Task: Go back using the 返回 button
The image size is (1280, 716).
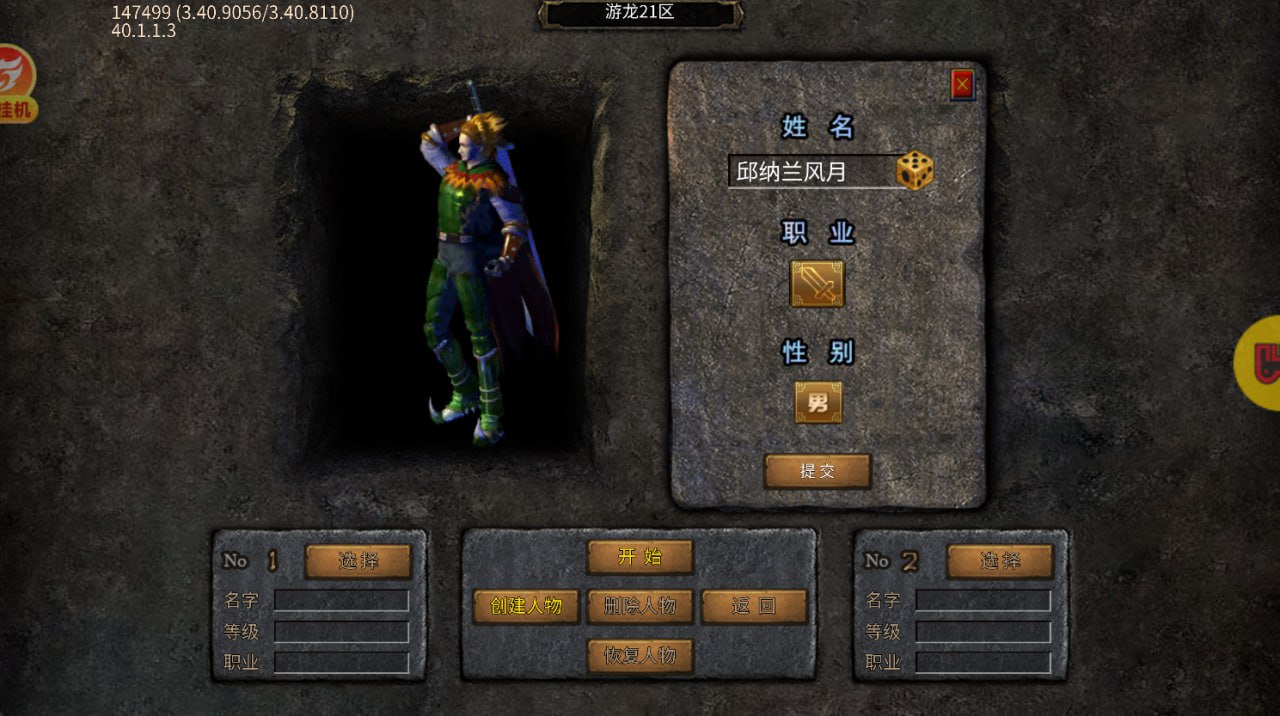Action: (753, 606)
